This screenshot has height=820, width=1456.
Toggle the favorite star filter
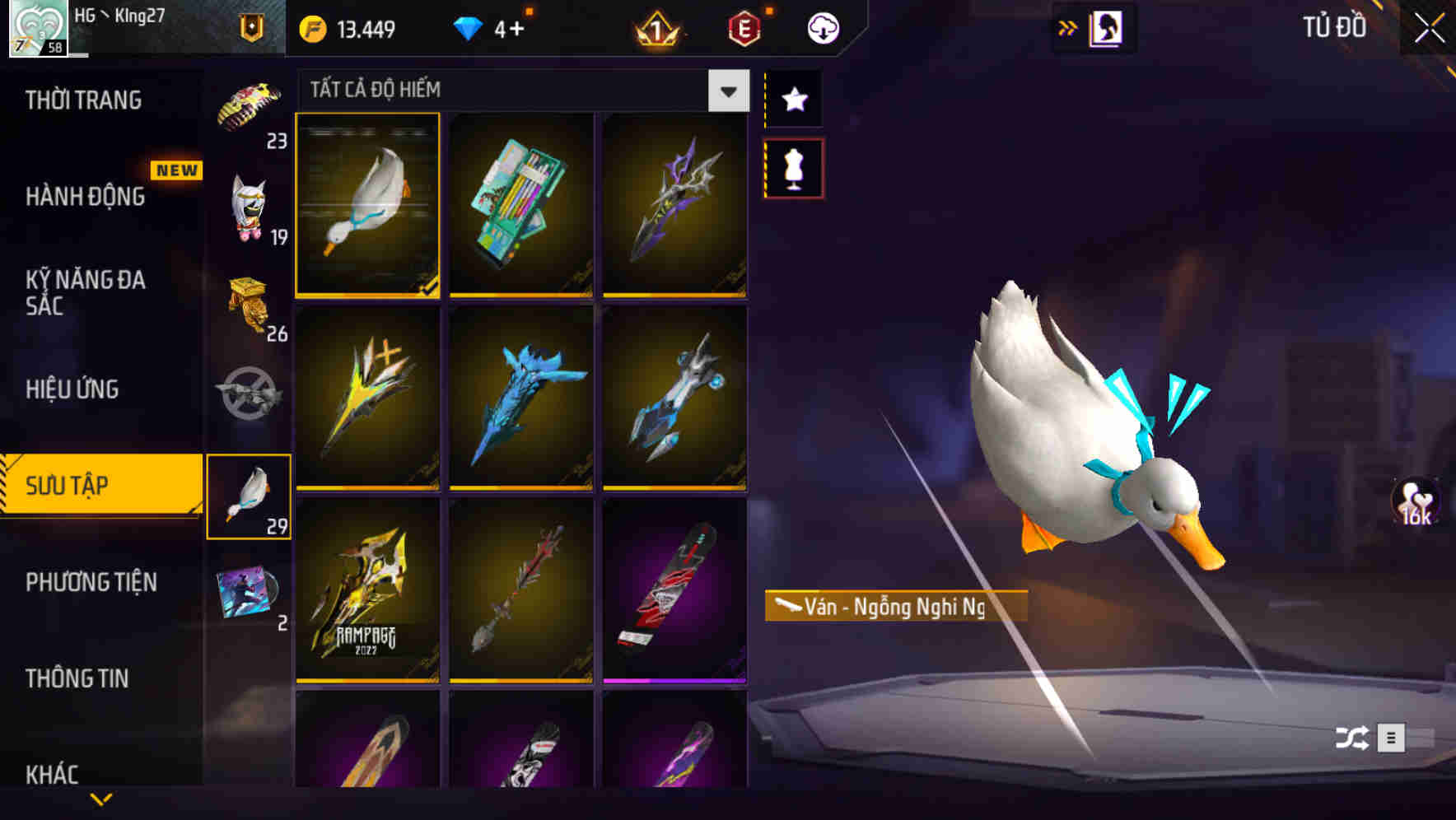(x=793, y=99)
